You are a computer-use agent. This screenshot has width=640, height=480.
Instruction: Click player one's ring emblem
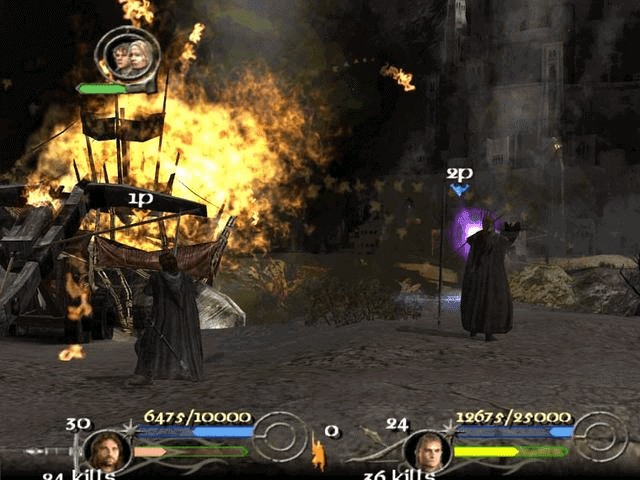pos(280,436)
